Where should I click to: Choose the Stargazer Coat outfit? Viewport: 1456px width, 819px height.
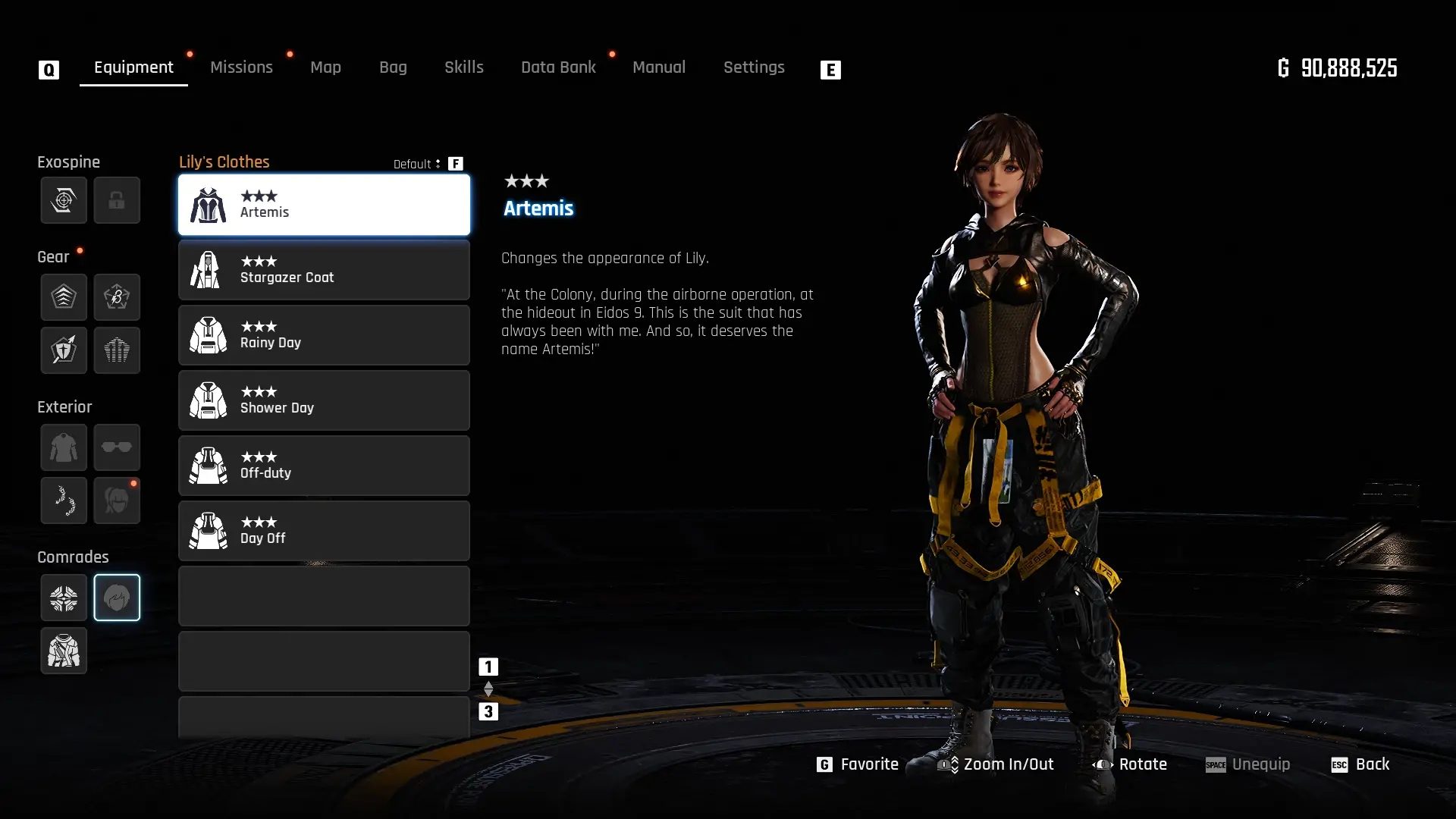tap(324, 270)
